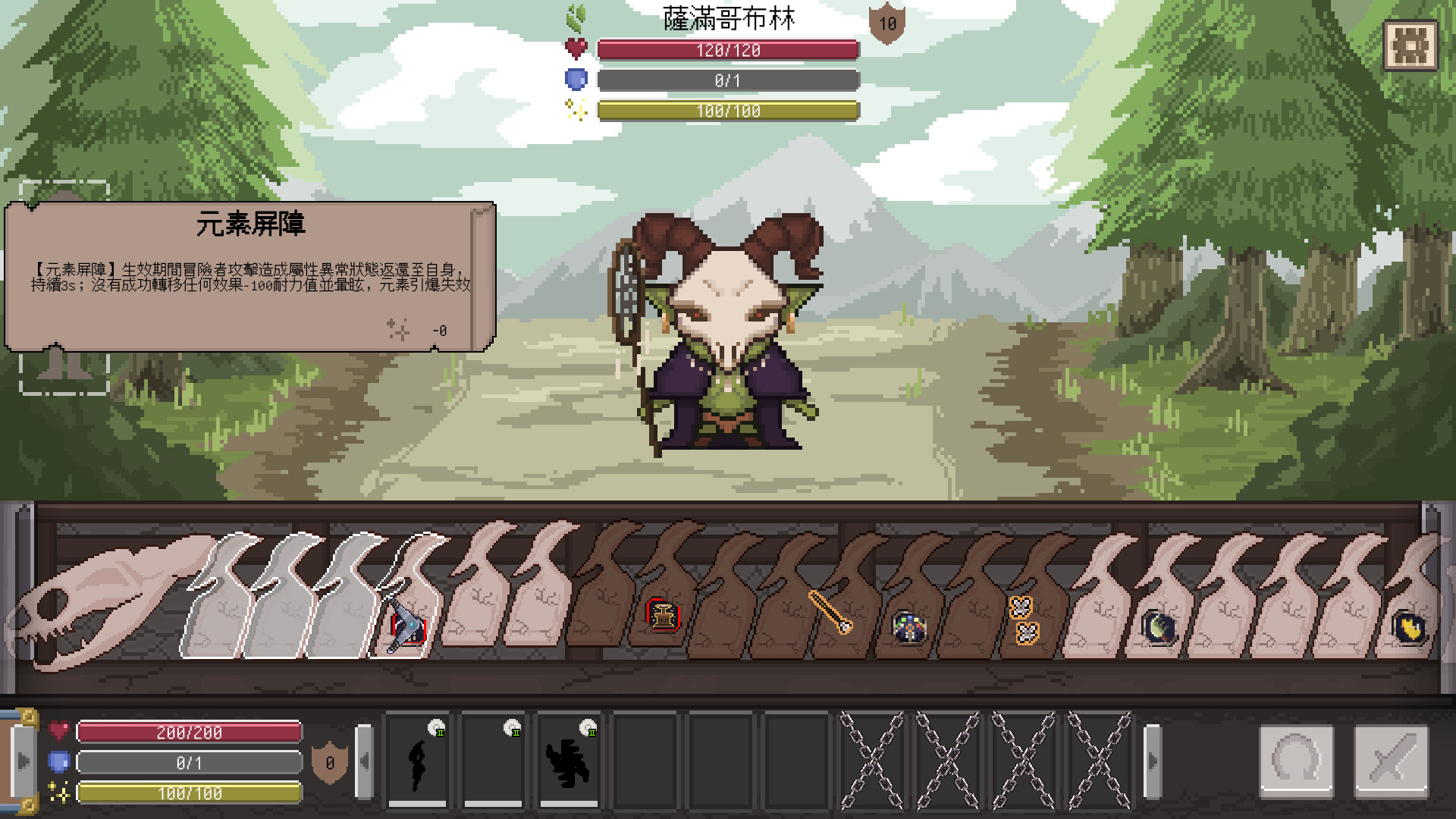Click the enemy's level 10 shield badge

(886, 24)
